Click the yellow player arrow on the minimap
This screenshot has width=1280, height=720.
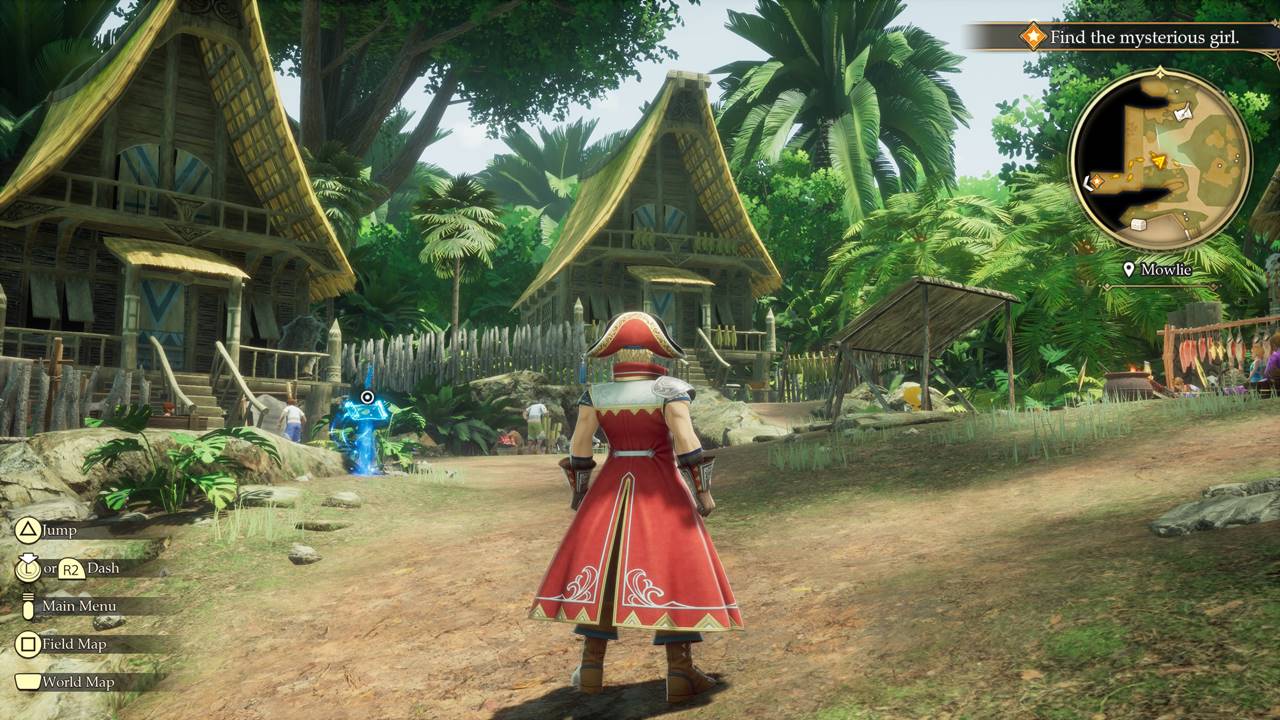point(1159,161)
